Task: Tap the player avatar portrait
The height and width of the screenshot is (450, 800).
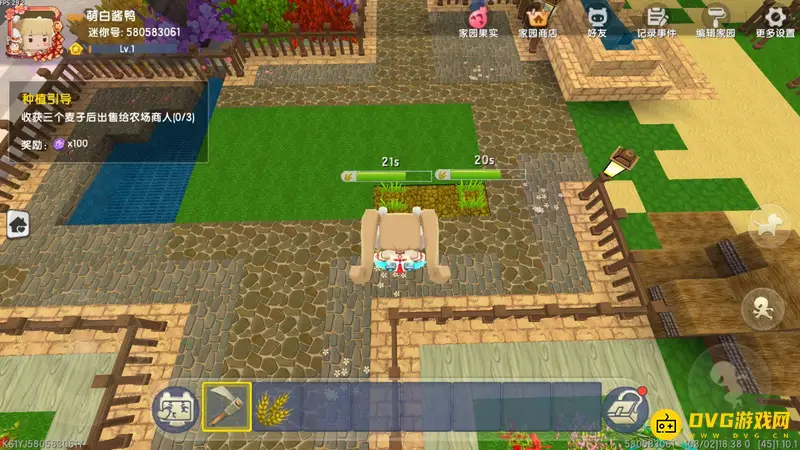Action: click(26, 27)
